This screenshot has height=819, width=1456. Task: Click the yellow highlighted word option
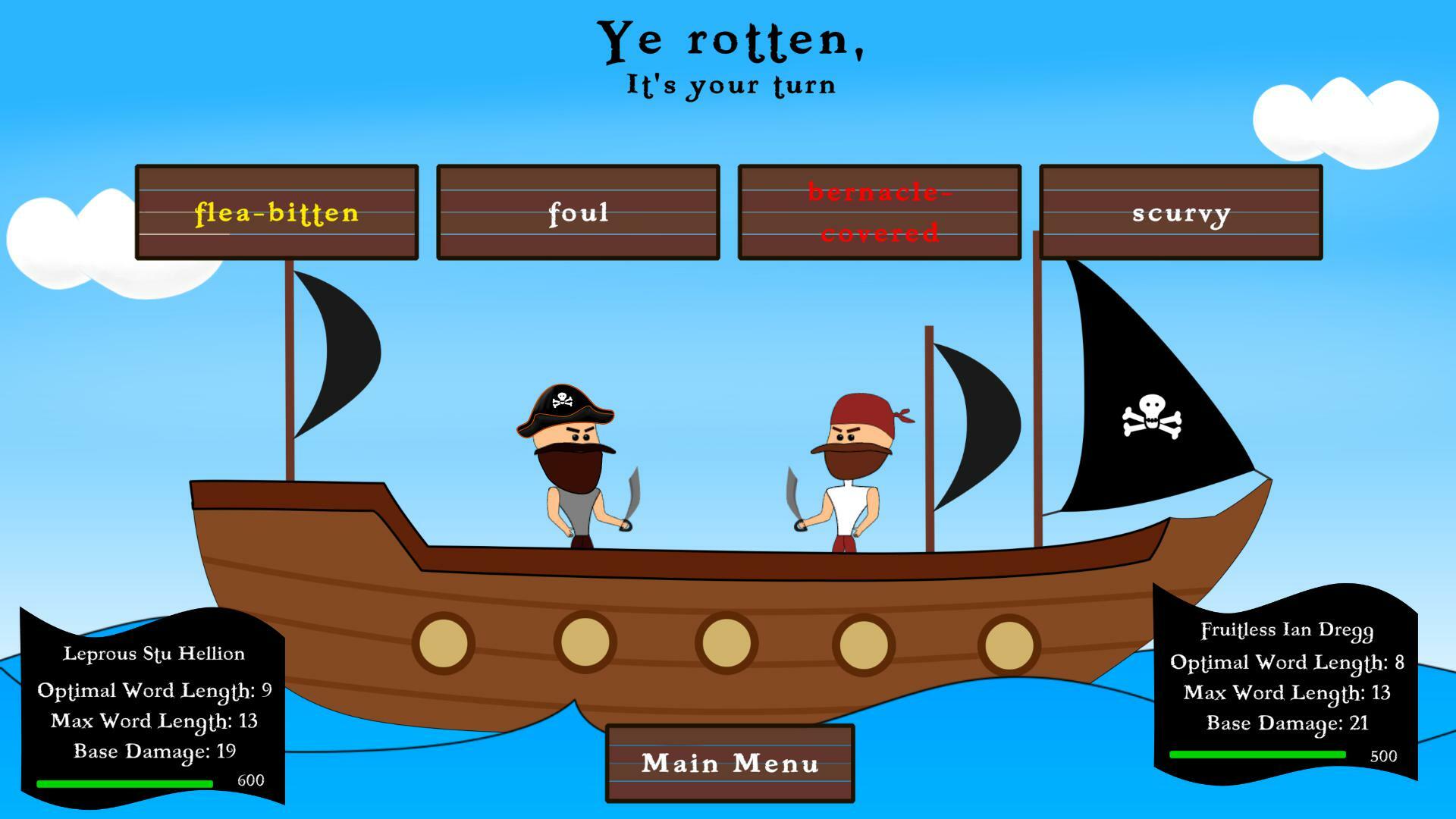[x=277, y=212]
